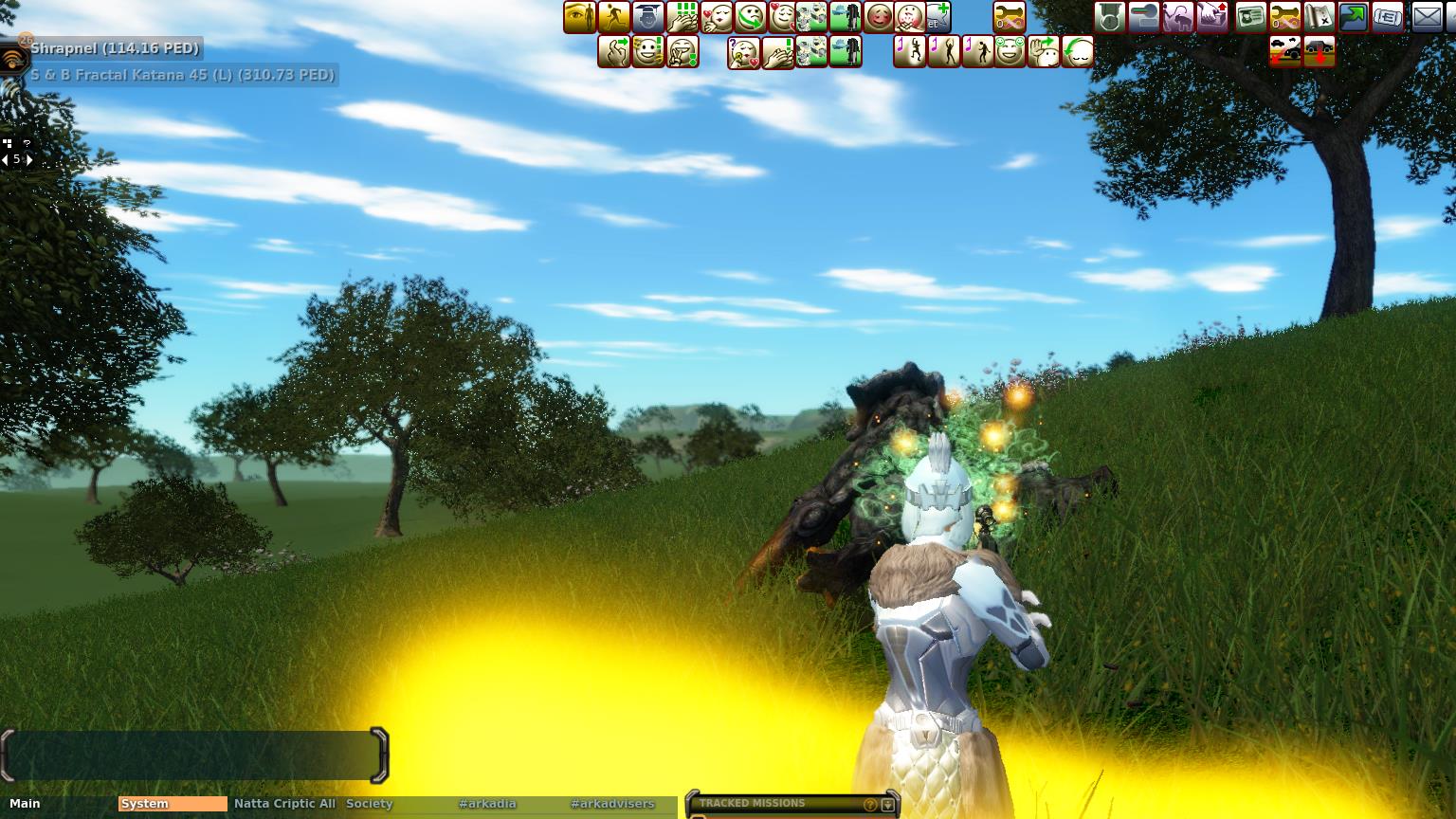Image resolution: width=1456 pixels, height=819 pixels.
Task: Expand the Tracked Missions panel arrow
Action: click(x=887, y=805)
